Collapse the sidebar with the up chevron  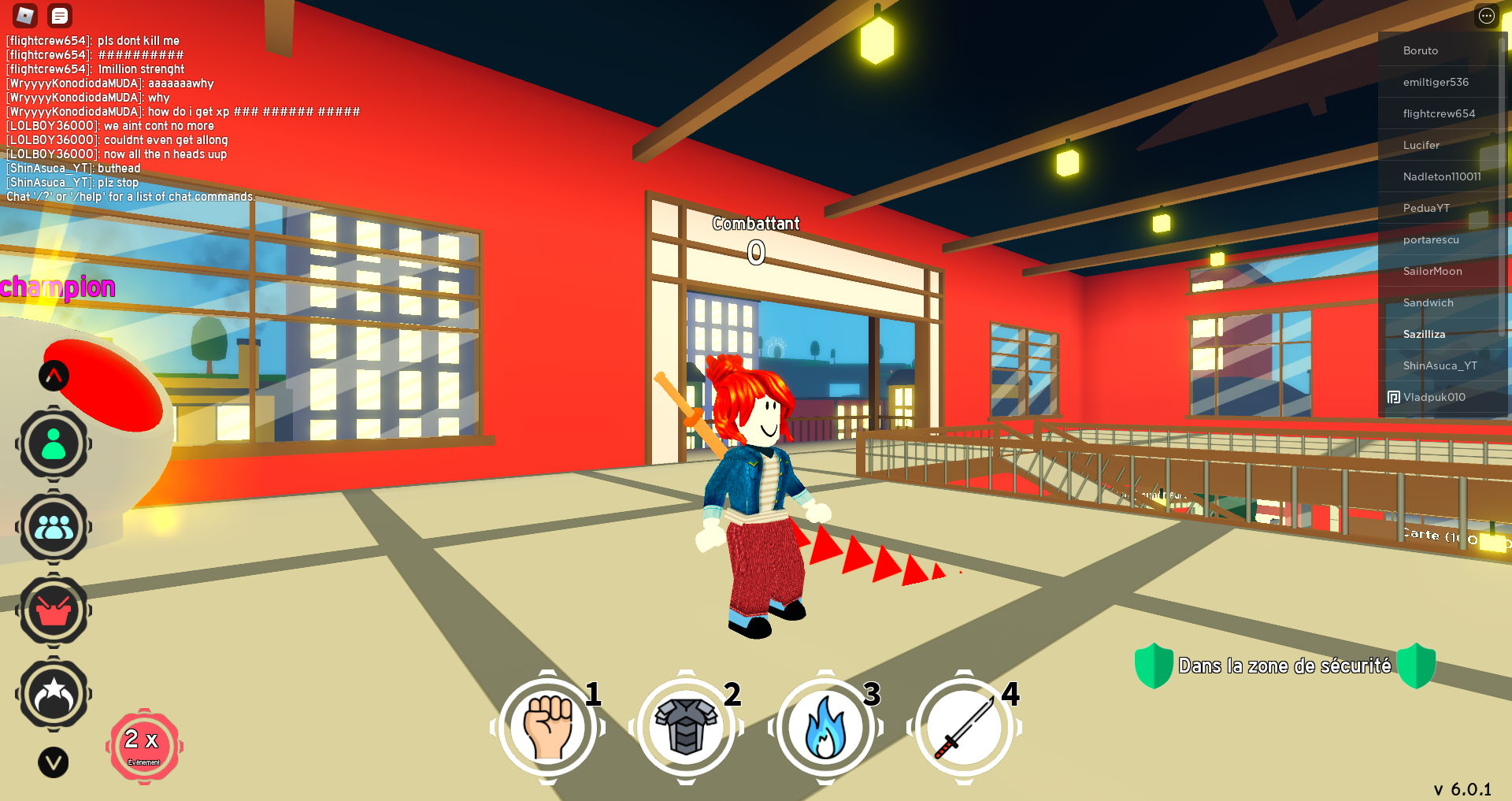[54, 376]
